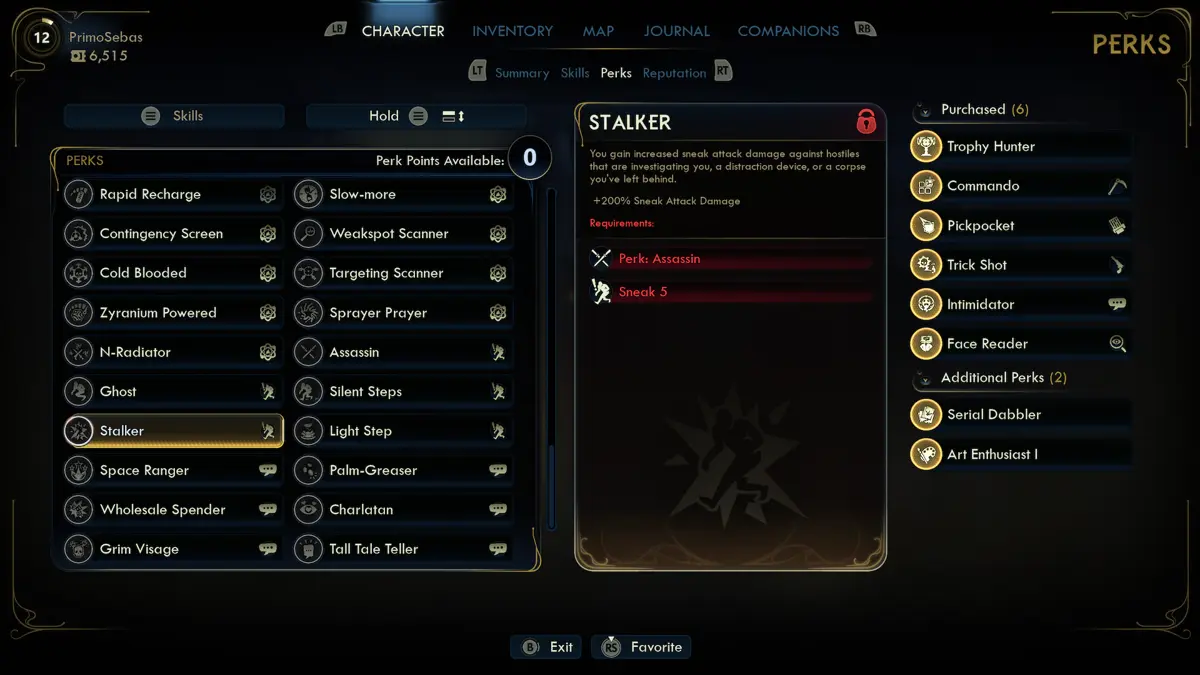The height and width of the screenshot is (675, 1200).
Task: Go to the Companions tab
Action: point(788,31)
